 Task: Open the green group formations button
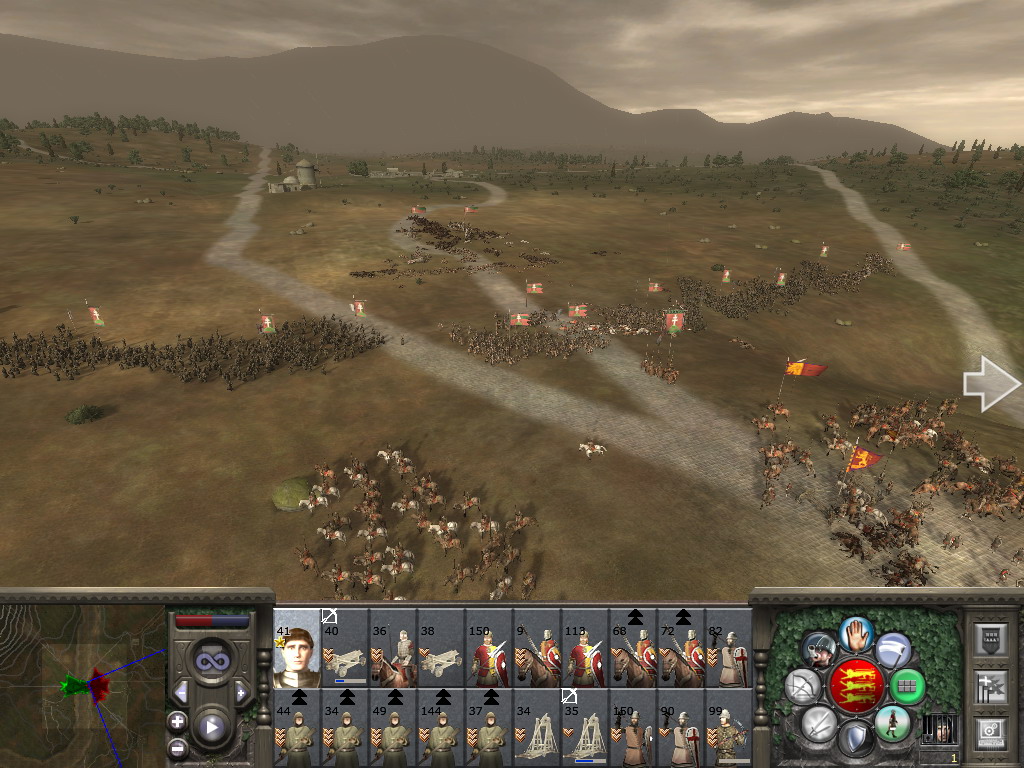pos(908,687)
